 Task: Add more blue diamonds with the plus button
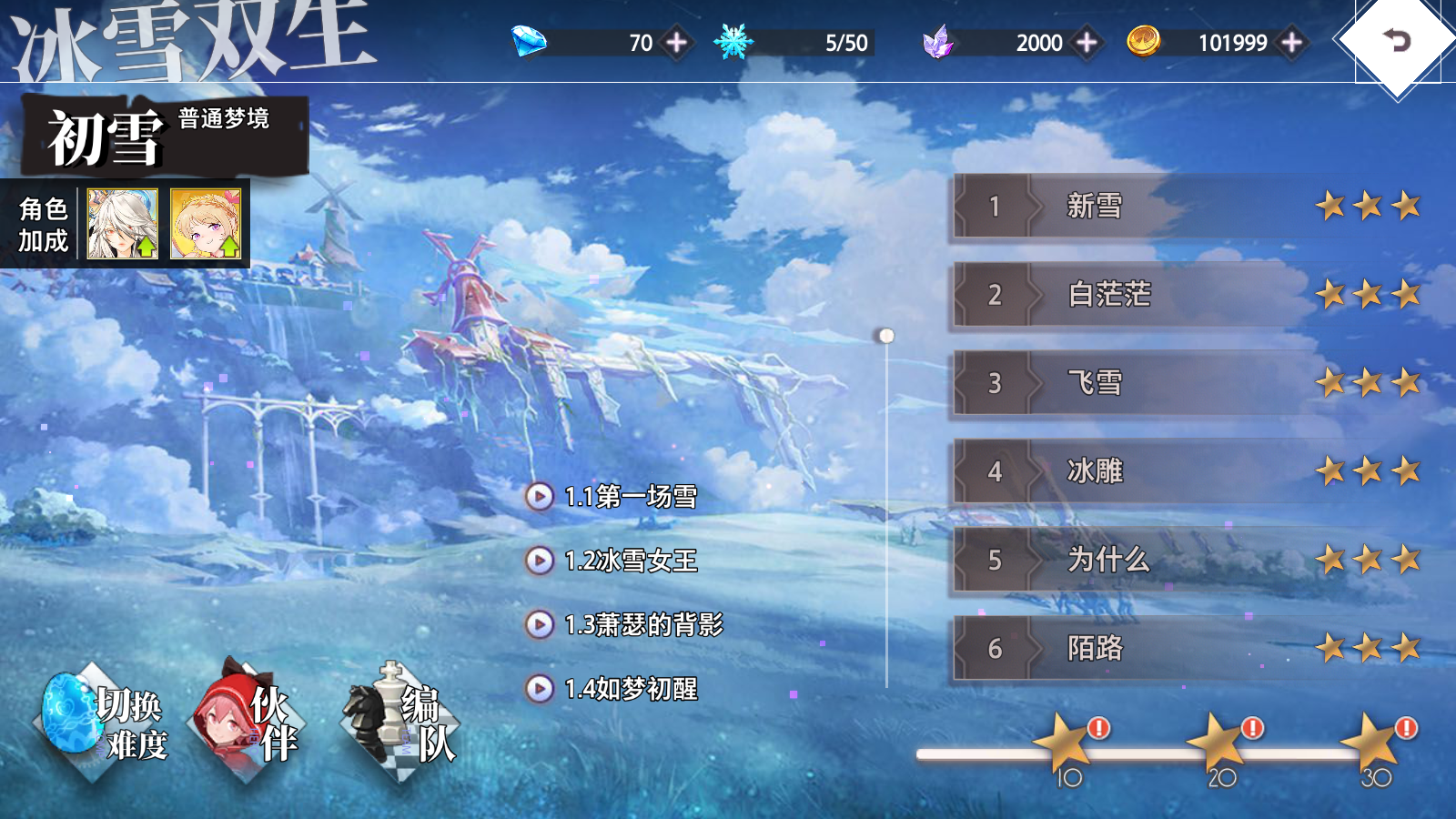click(676, 43)
